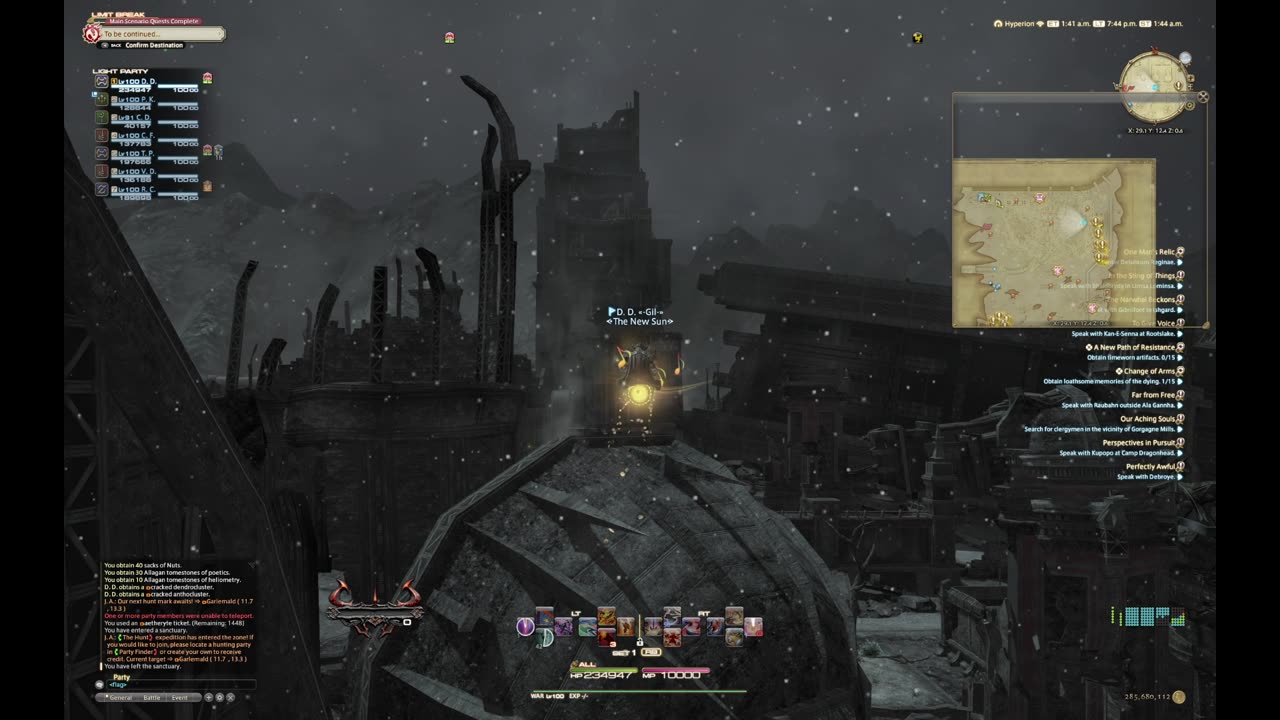The width and height of the screenshot is (1280, 720).
Task: Open the Far from Free quest
Action: (x=1152, y=395)
